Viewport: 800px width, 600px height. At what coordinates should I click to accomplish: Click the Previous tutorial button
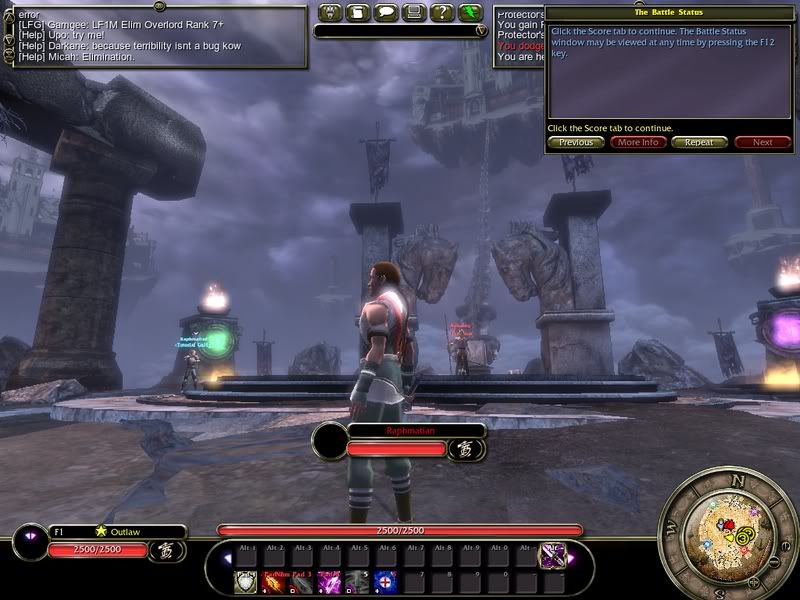[x=576, y=142]
